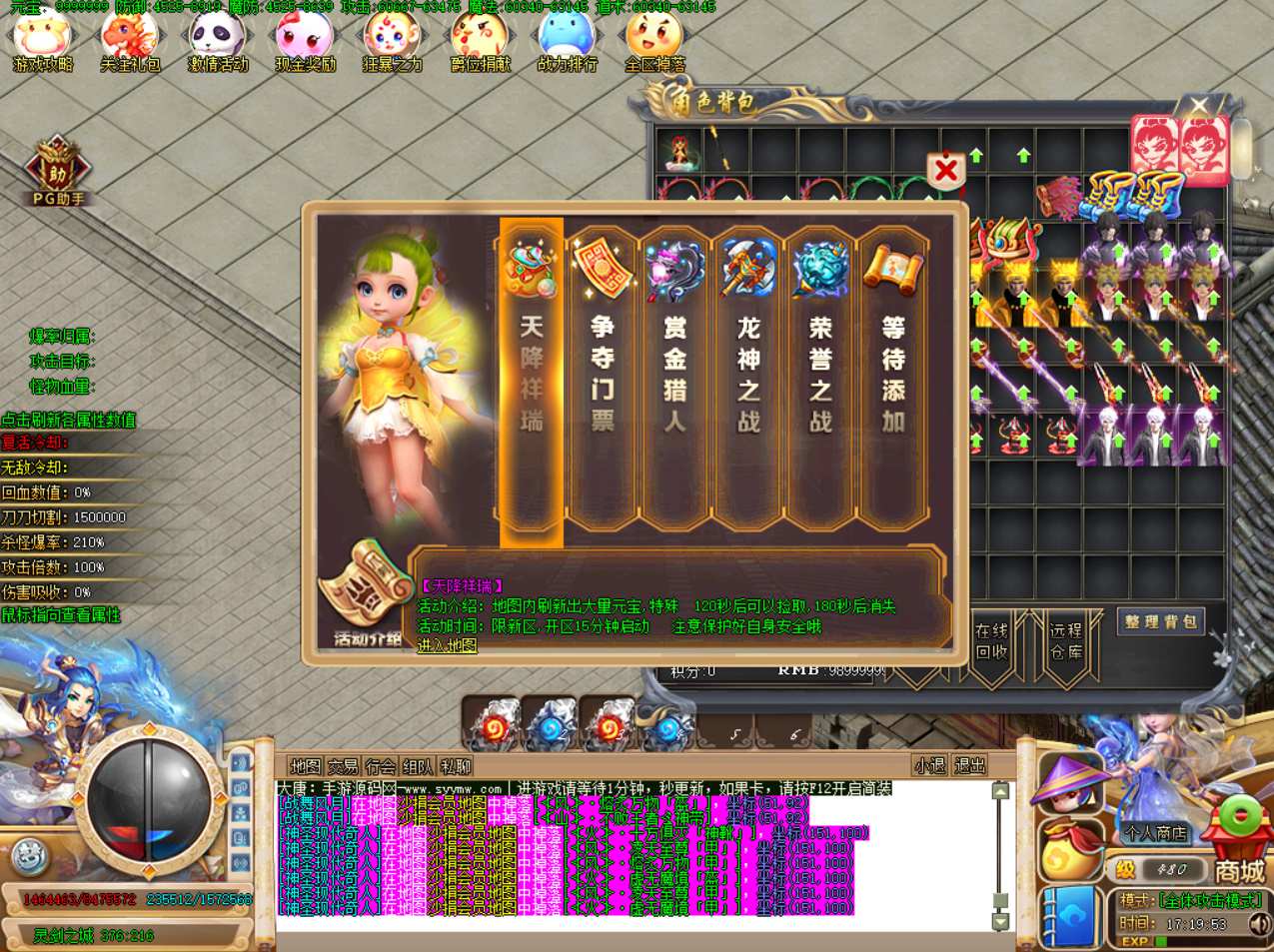This screenshot has width=1274, height=952.
Task: Open the PG助手 assistant
Action: (x=58, y=172)
